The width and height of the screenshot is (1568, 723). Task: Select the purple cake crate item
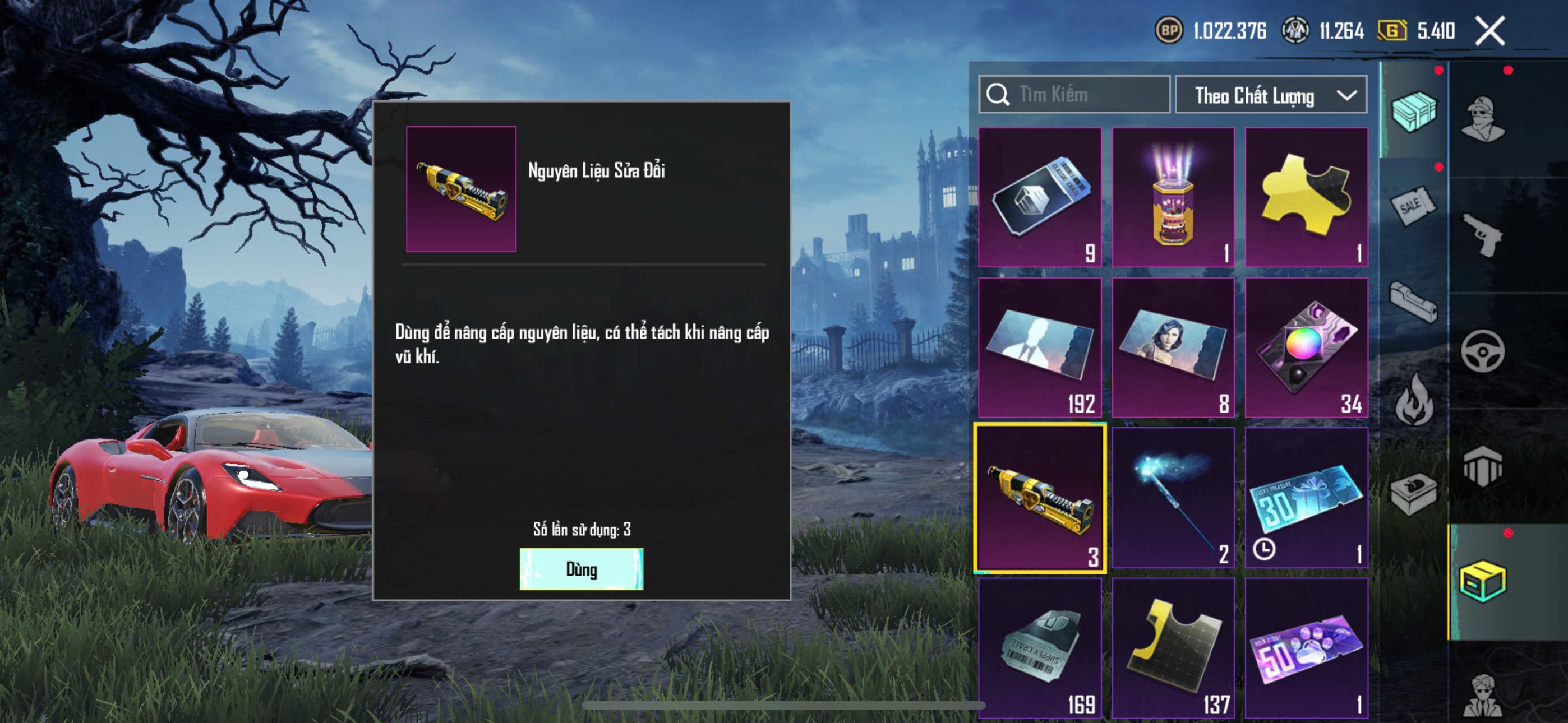click(x=1173, y=197)
